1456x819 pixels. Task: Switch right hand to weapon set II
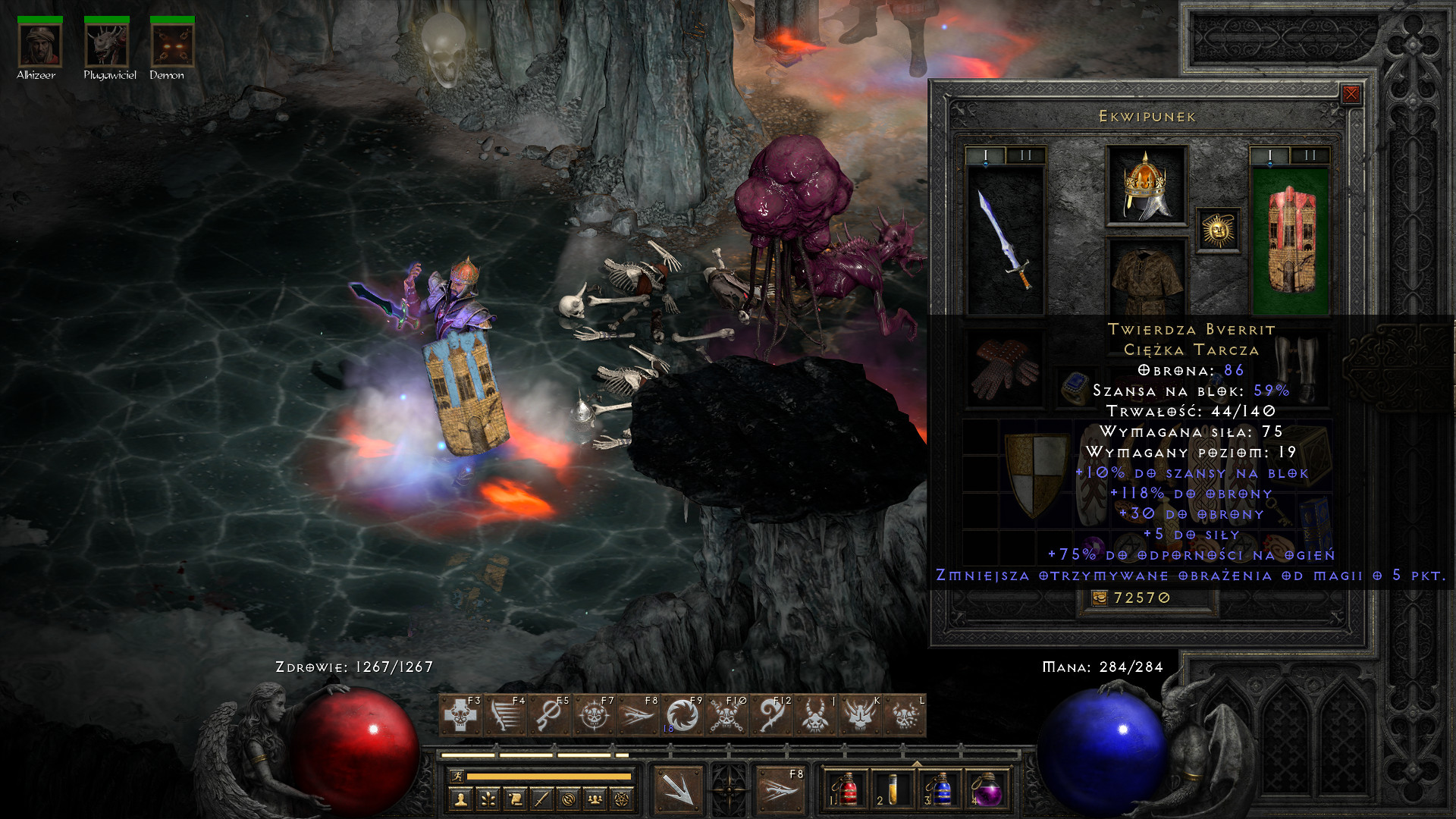coord(1310,155)
